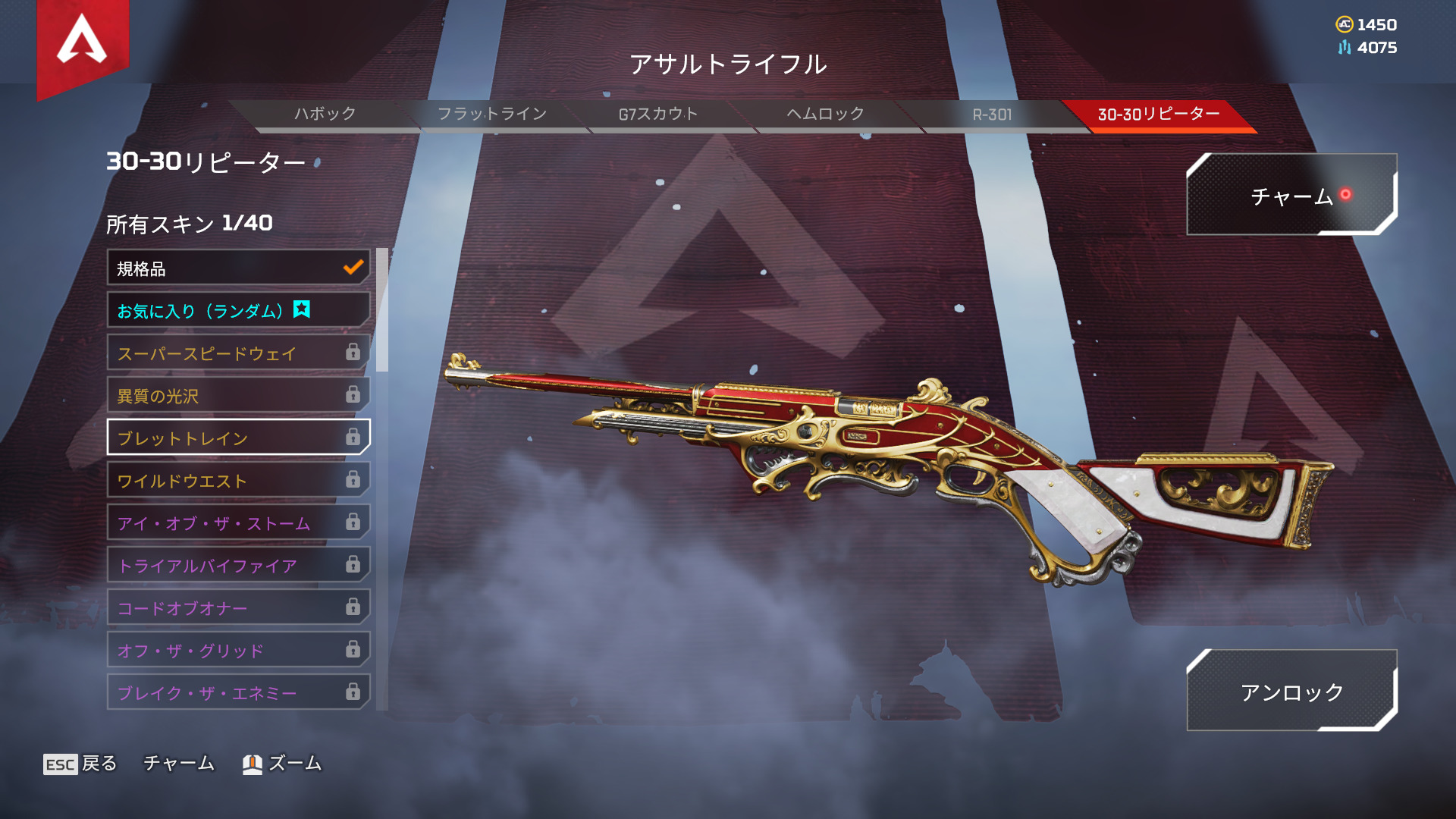The width and height of the screenshot is (1456, 819).
Task: Switch to the ヘムロック tab
Action: point(825,115)
